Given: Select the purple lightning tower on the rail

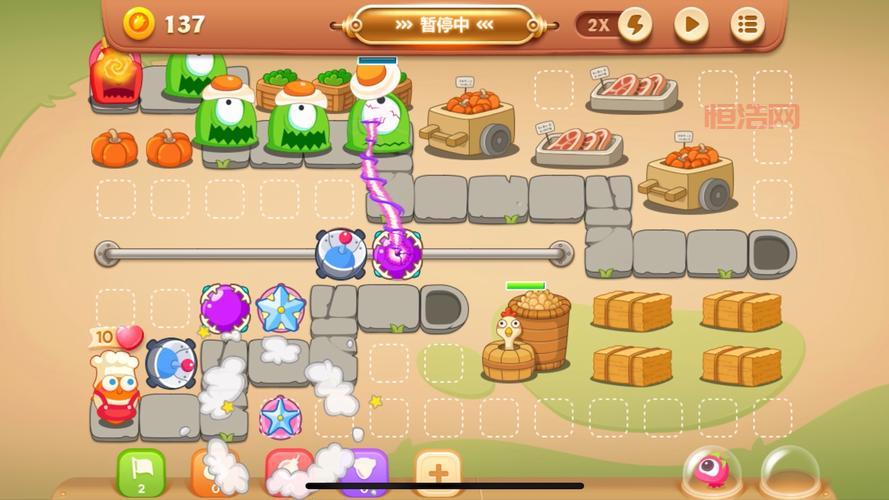Looking at the screenshot, I should point(397,254).
